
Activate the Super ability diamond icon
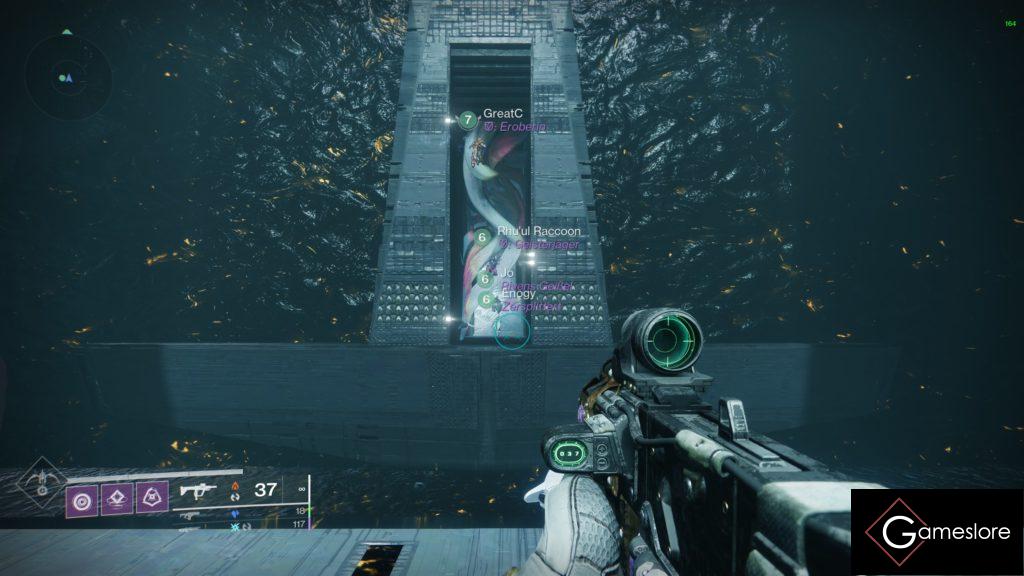(x=41, y=479)
